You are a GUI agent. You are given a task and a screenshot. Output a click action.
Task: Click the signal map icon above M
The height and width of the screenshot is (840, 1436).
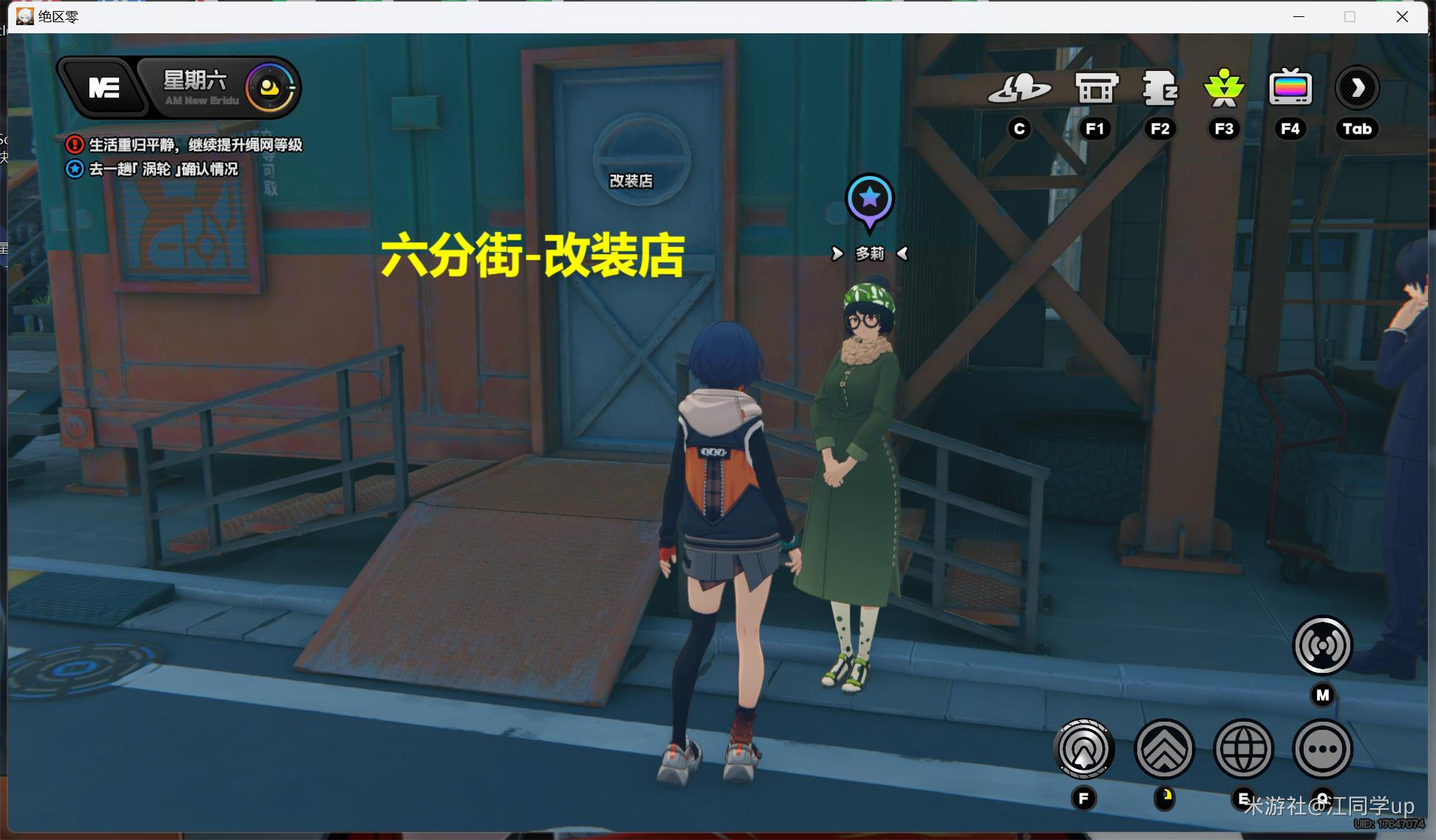click(1322, 645)
